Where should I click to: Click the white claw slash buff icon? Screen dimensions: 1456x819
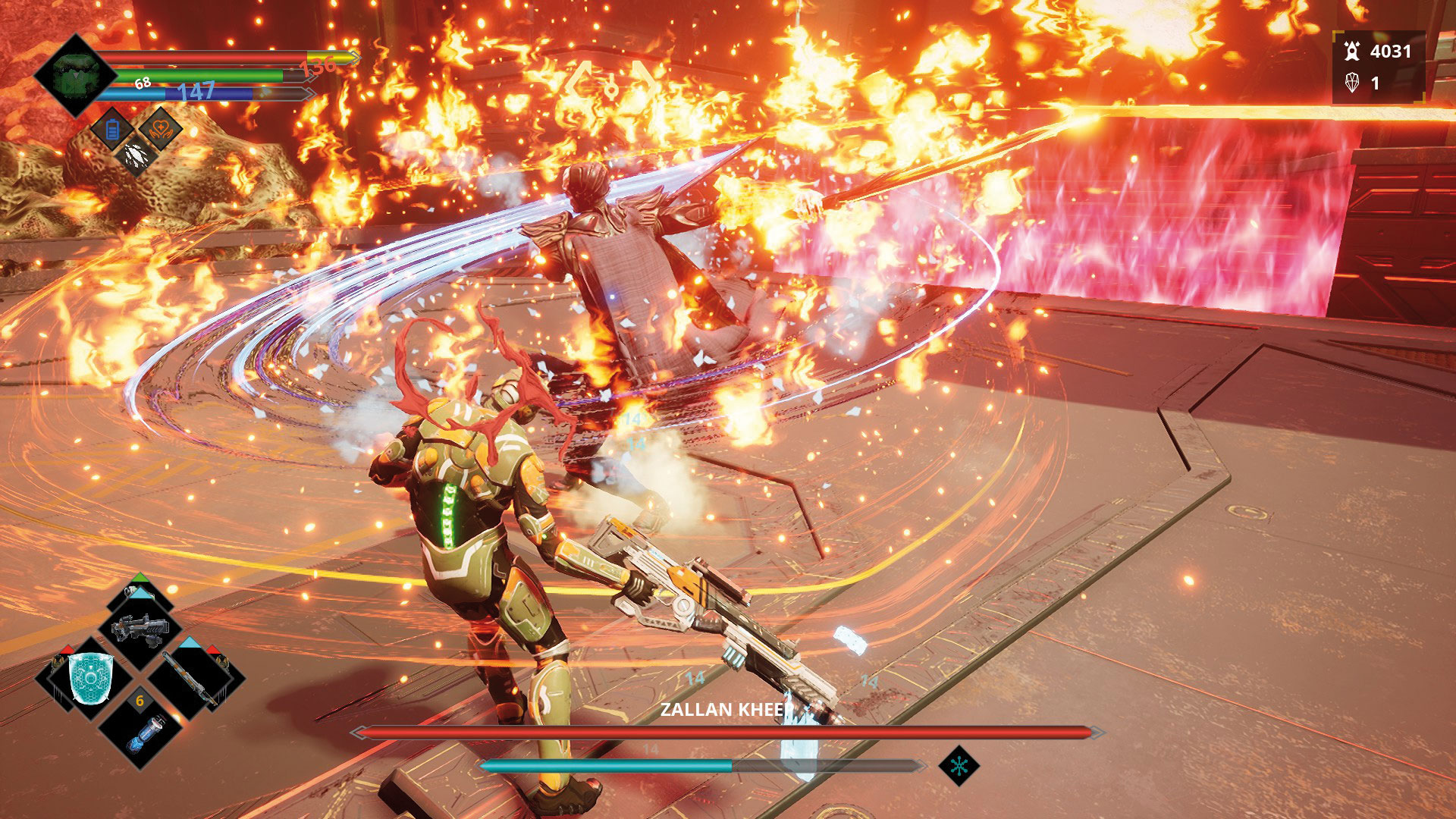pyautogui.click(x=136, y=155)
